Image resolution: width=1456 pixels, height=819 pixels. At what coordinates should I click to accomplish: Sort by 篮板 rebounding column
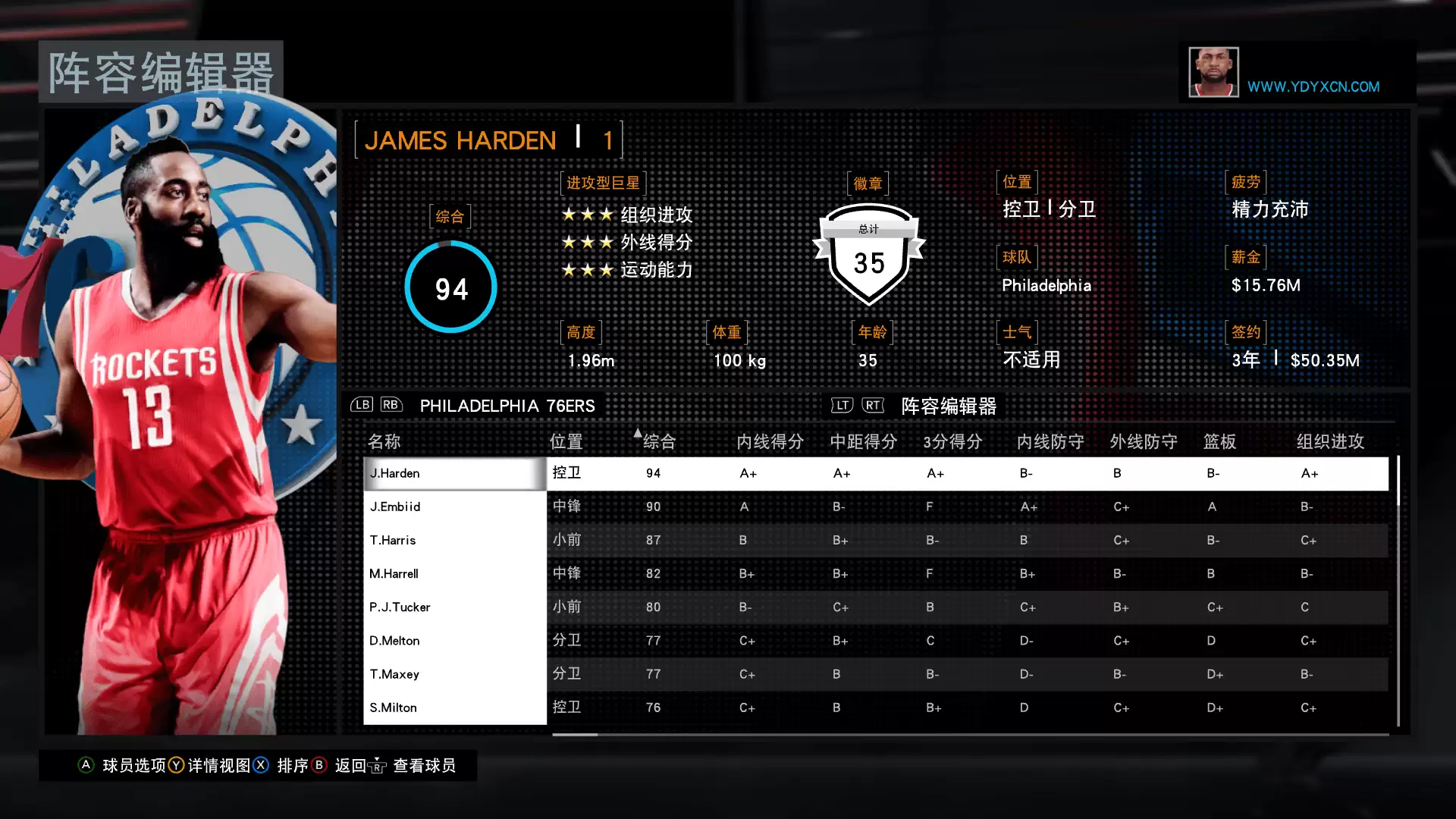click(1219, 441)
